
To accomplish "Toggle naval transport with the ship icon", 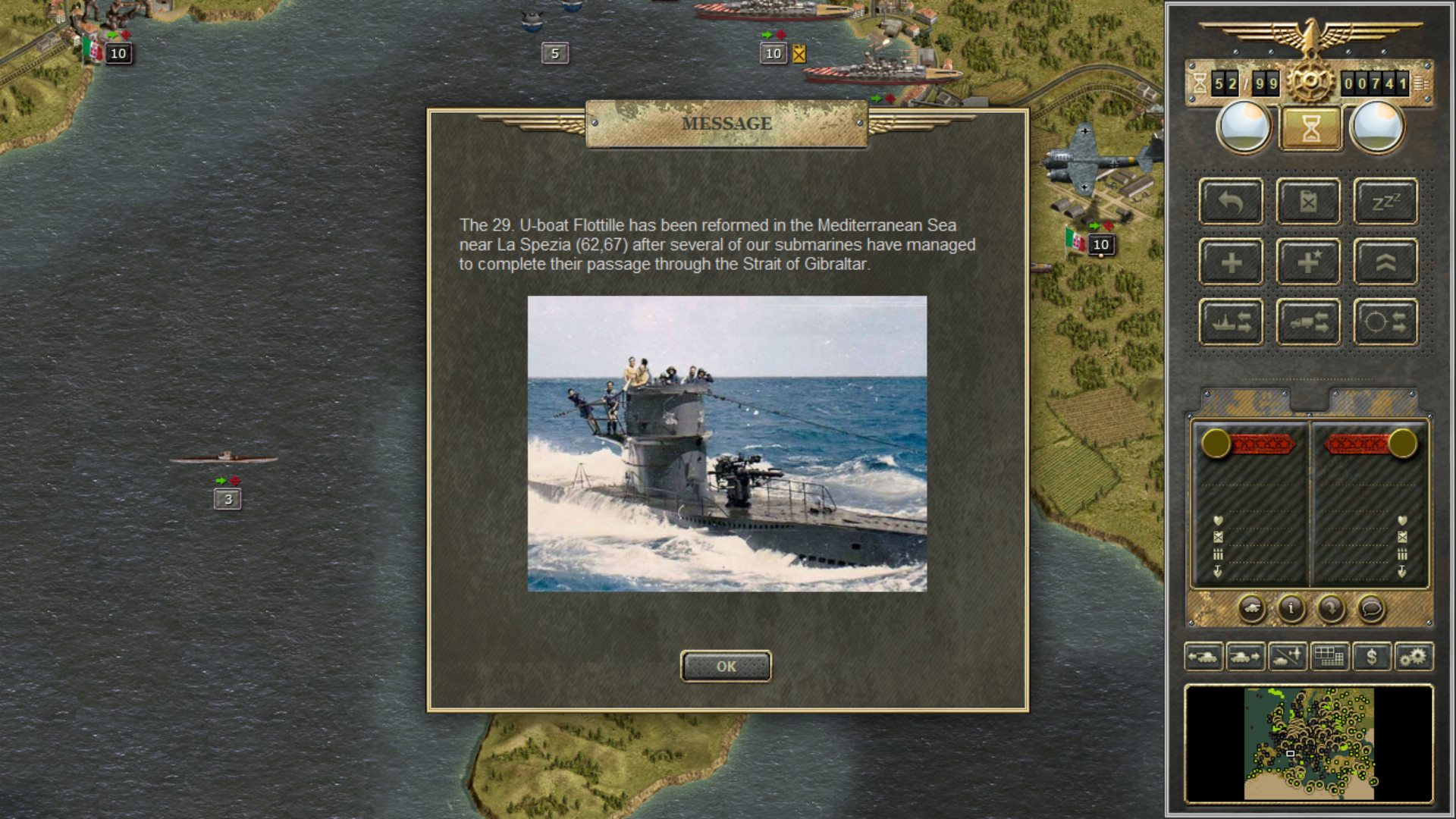I will click(1231, 320).
